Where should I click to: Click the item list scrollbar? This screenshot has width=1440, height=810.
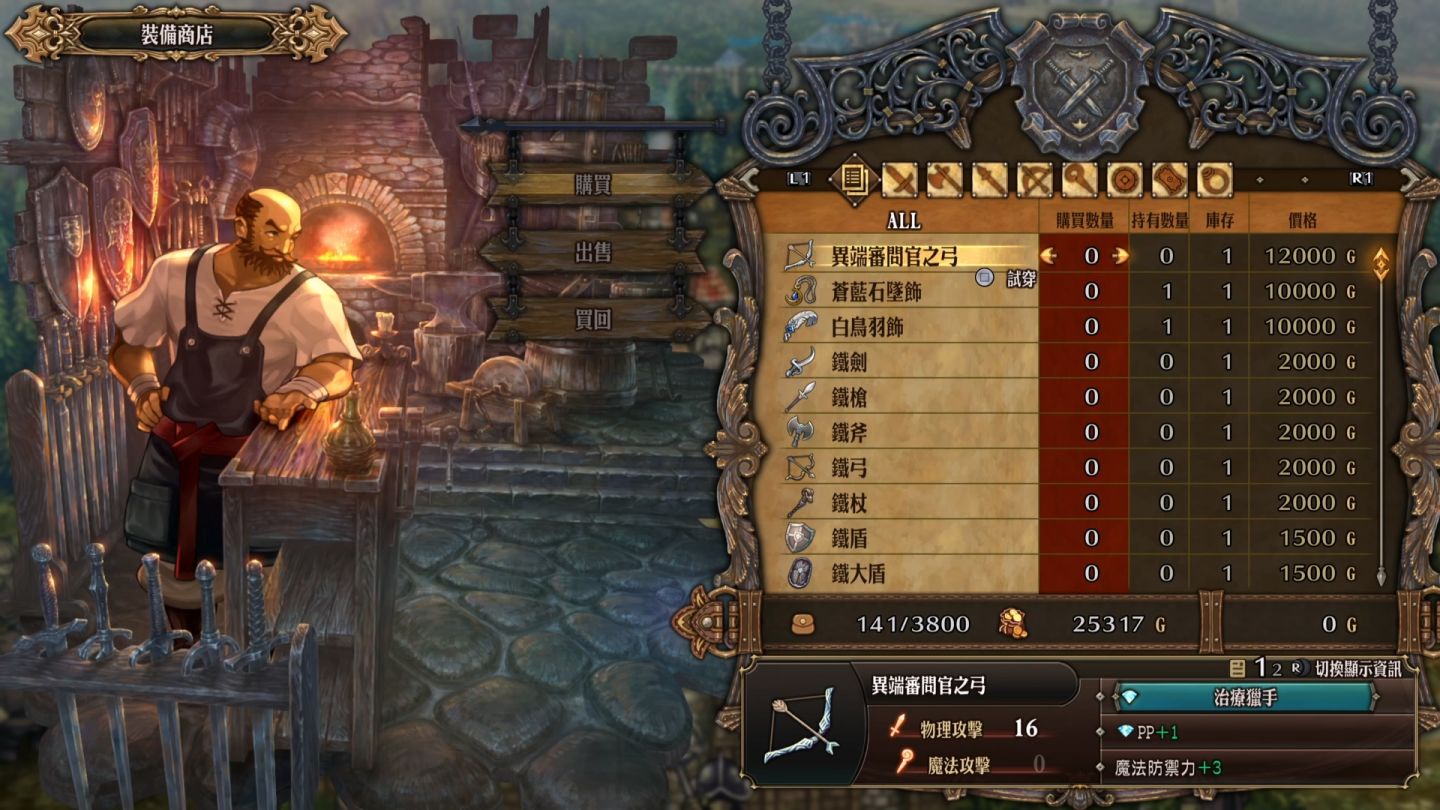pyautogui.click(x=1381, y=420)
